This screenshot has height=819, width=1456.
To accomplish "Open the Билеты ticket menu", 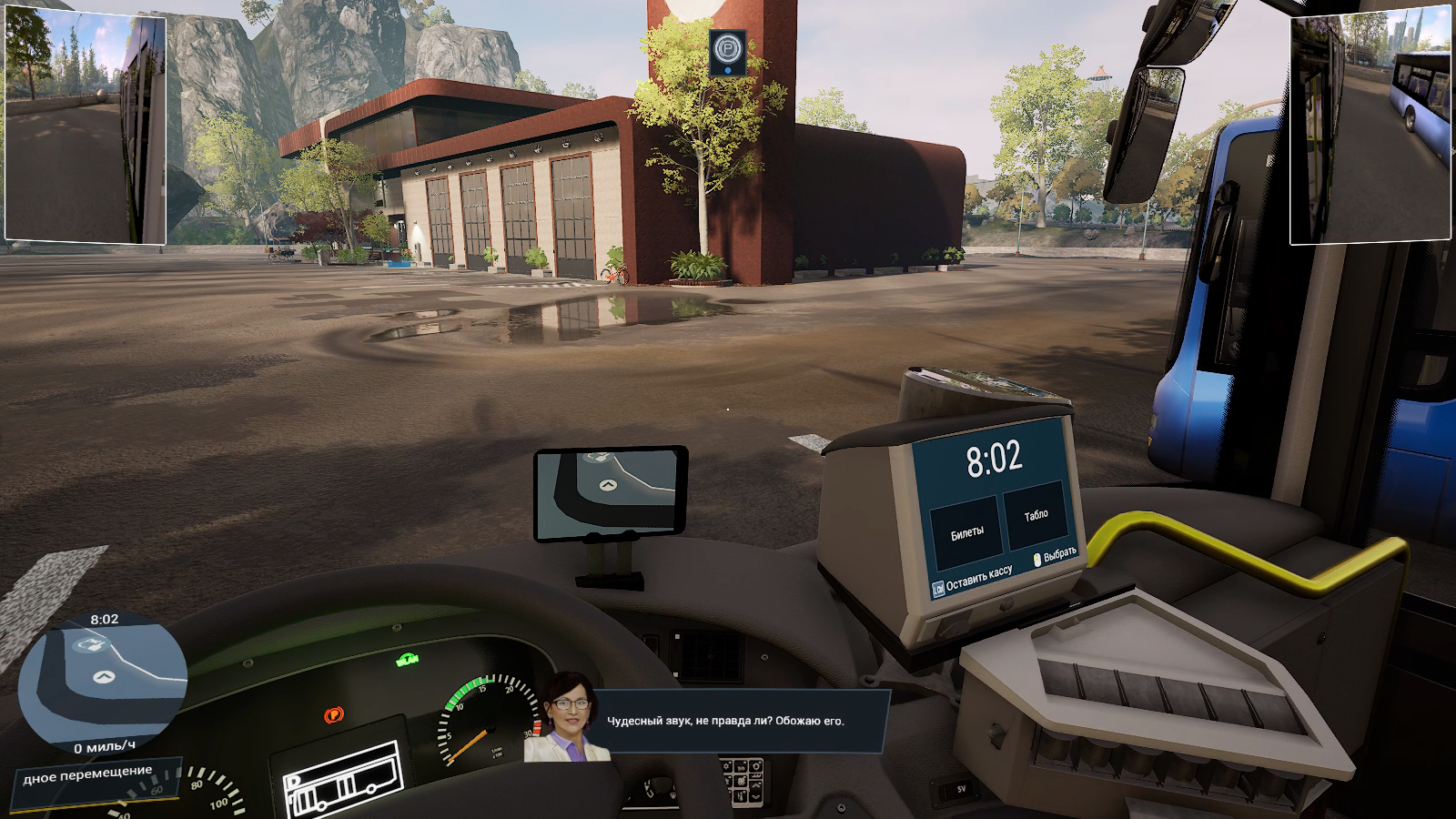I will point(966,532).
